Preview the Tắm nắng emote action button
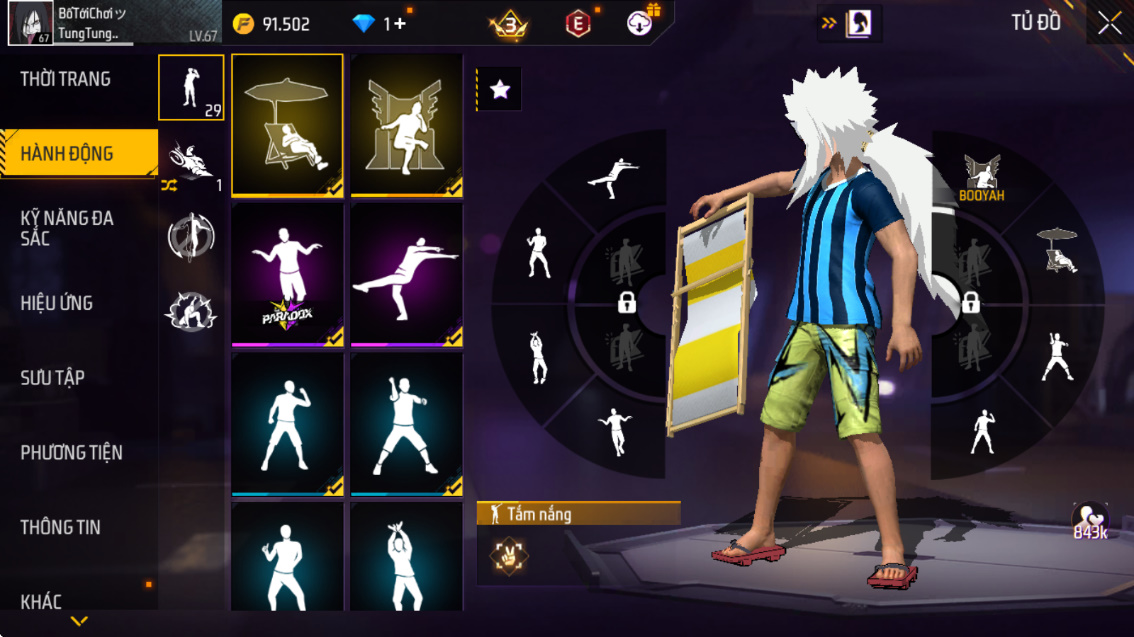The width and height of the screenshot is (1134, 637). 510,555
